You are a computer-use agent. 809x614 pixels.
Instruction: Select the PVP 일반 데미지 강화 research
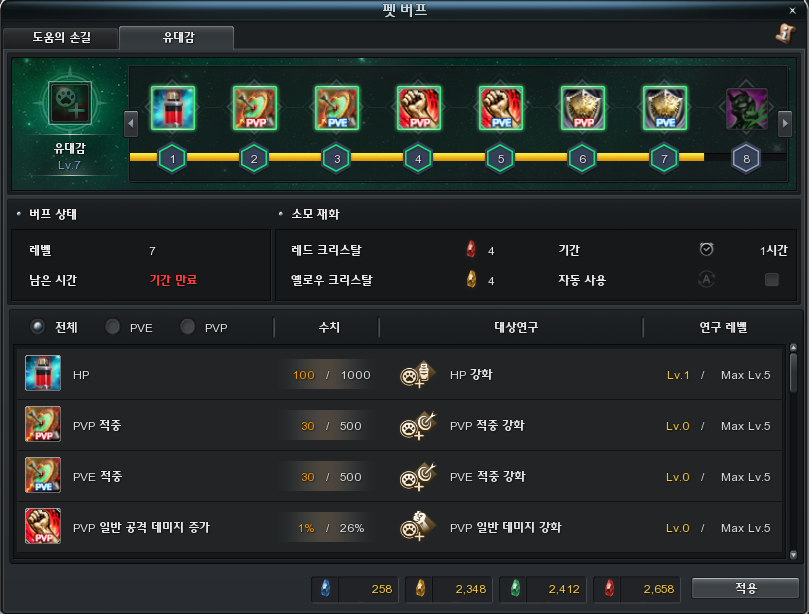(505, 527)
